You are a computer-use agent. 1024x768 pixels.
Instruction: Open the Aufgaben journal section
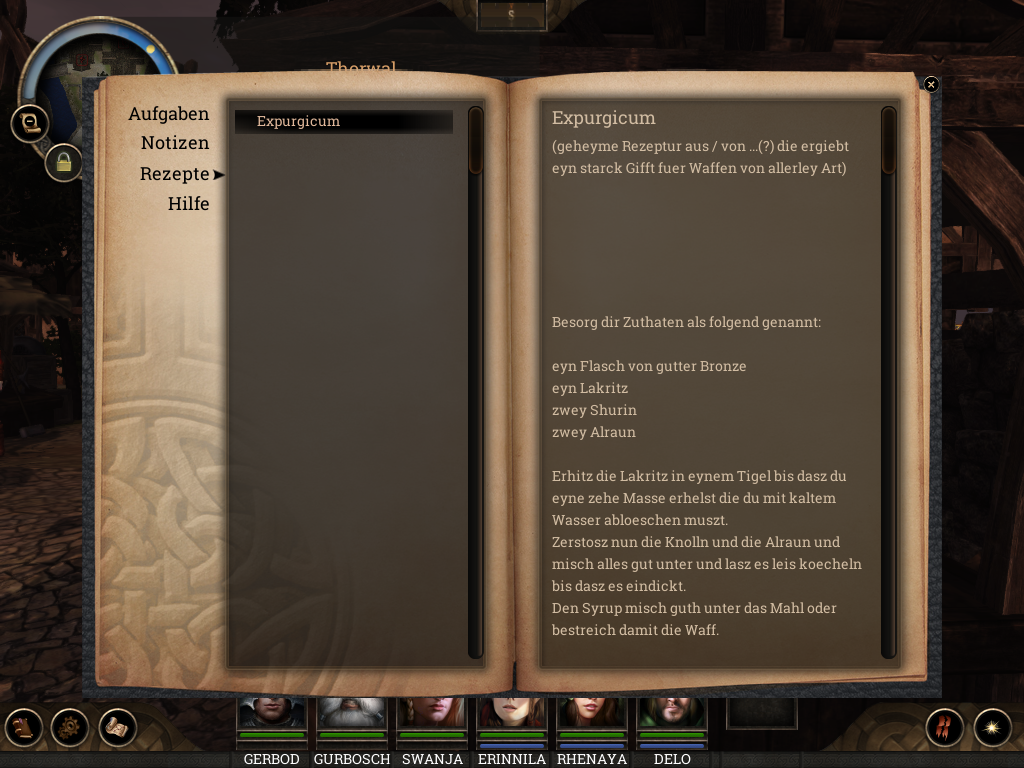pos(168,114)
